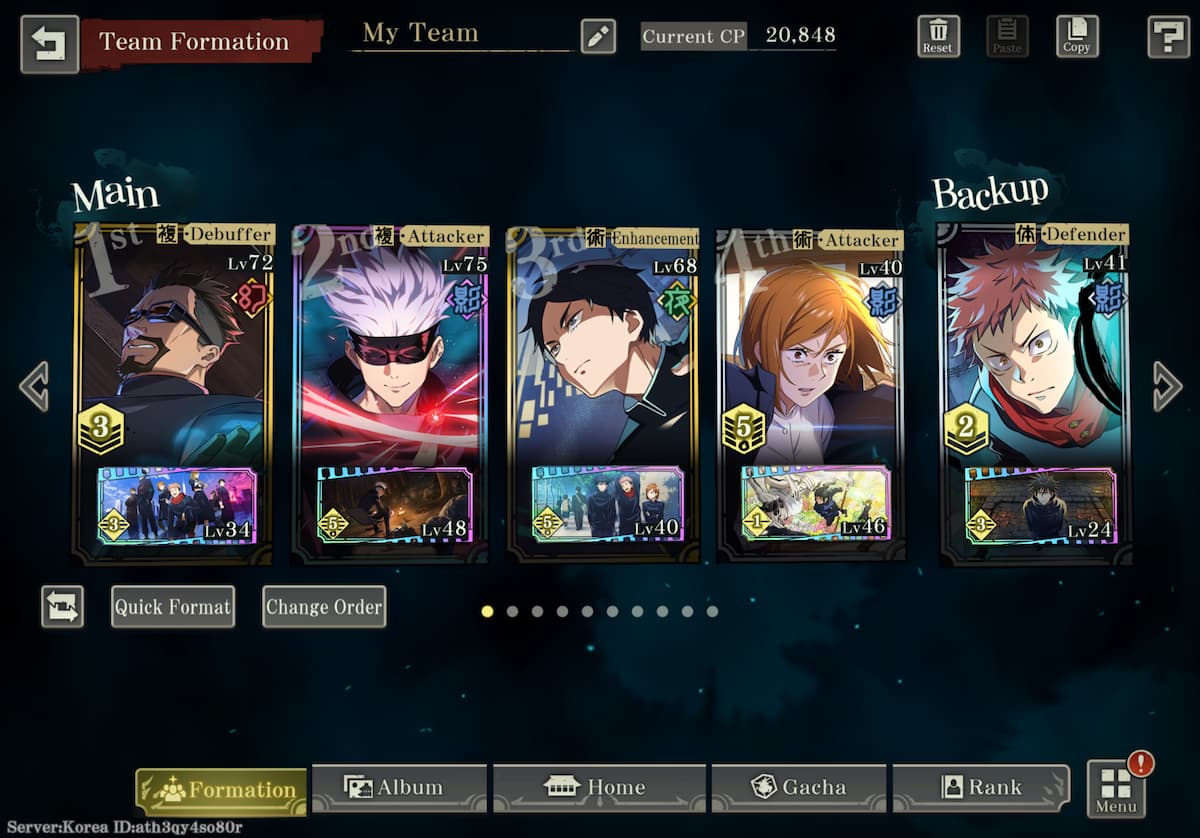Switch to the Gacha tab
Screen dimensions: 1200x838
click(x=798, y=788)
